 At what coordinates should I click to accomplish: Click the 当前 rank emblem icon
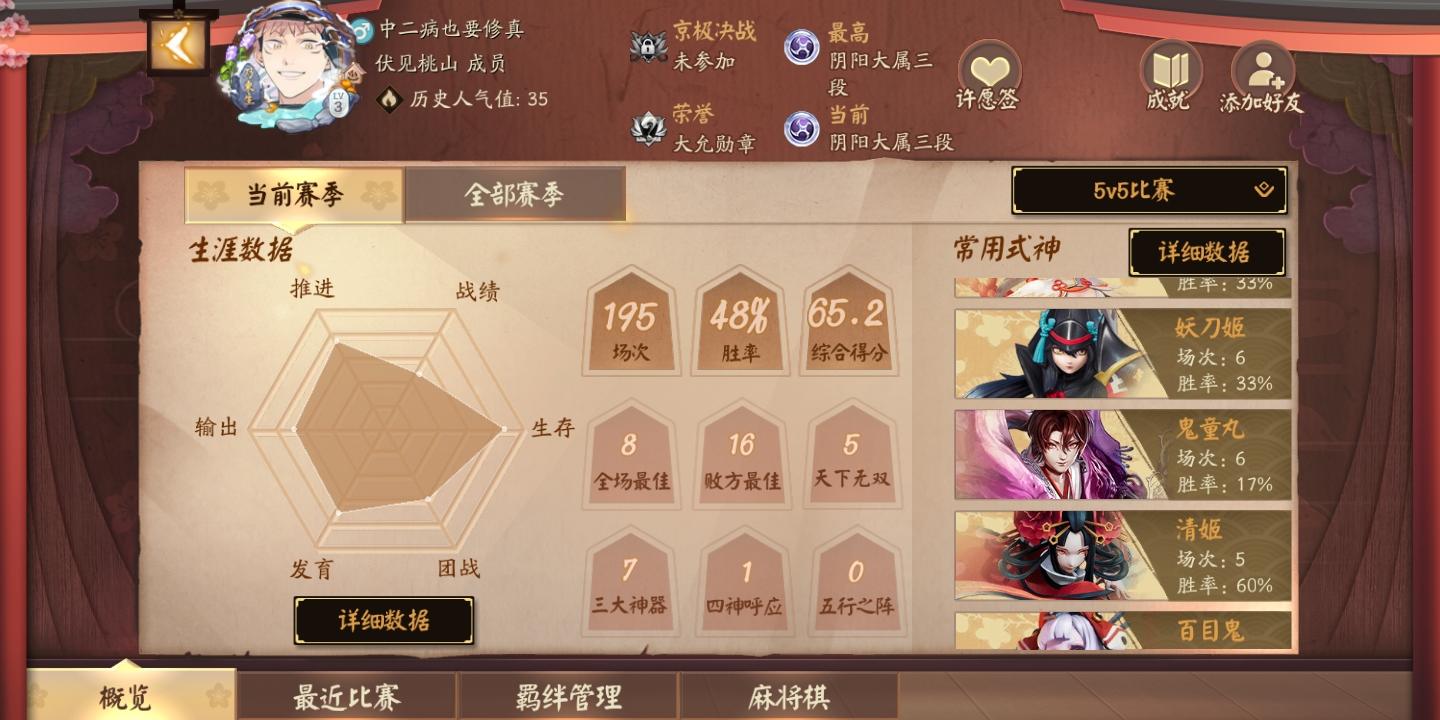(802, 129)
